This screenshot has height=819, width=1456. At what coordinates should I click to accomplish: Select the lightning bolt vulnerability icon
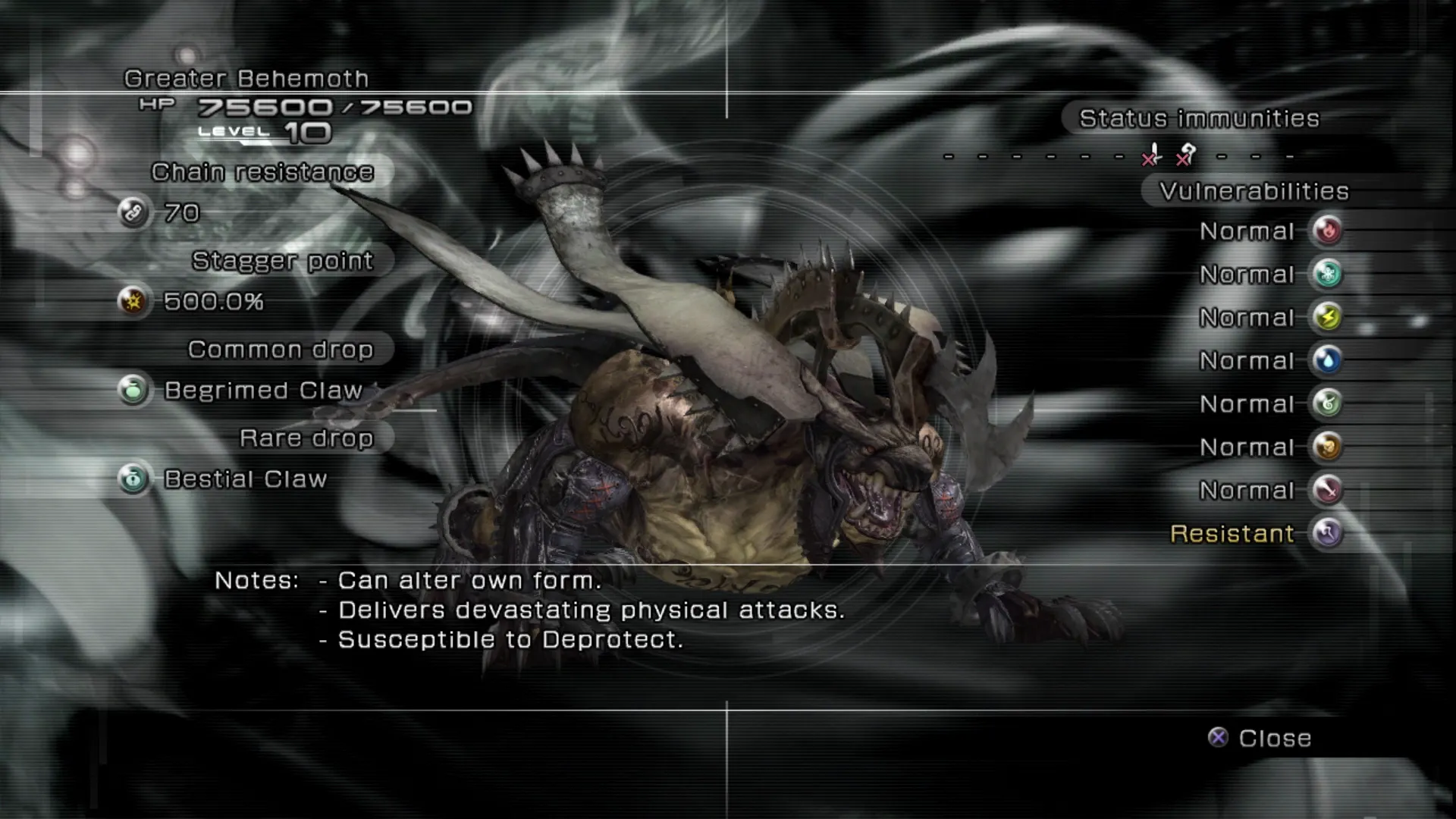[x=1327, y=317]
